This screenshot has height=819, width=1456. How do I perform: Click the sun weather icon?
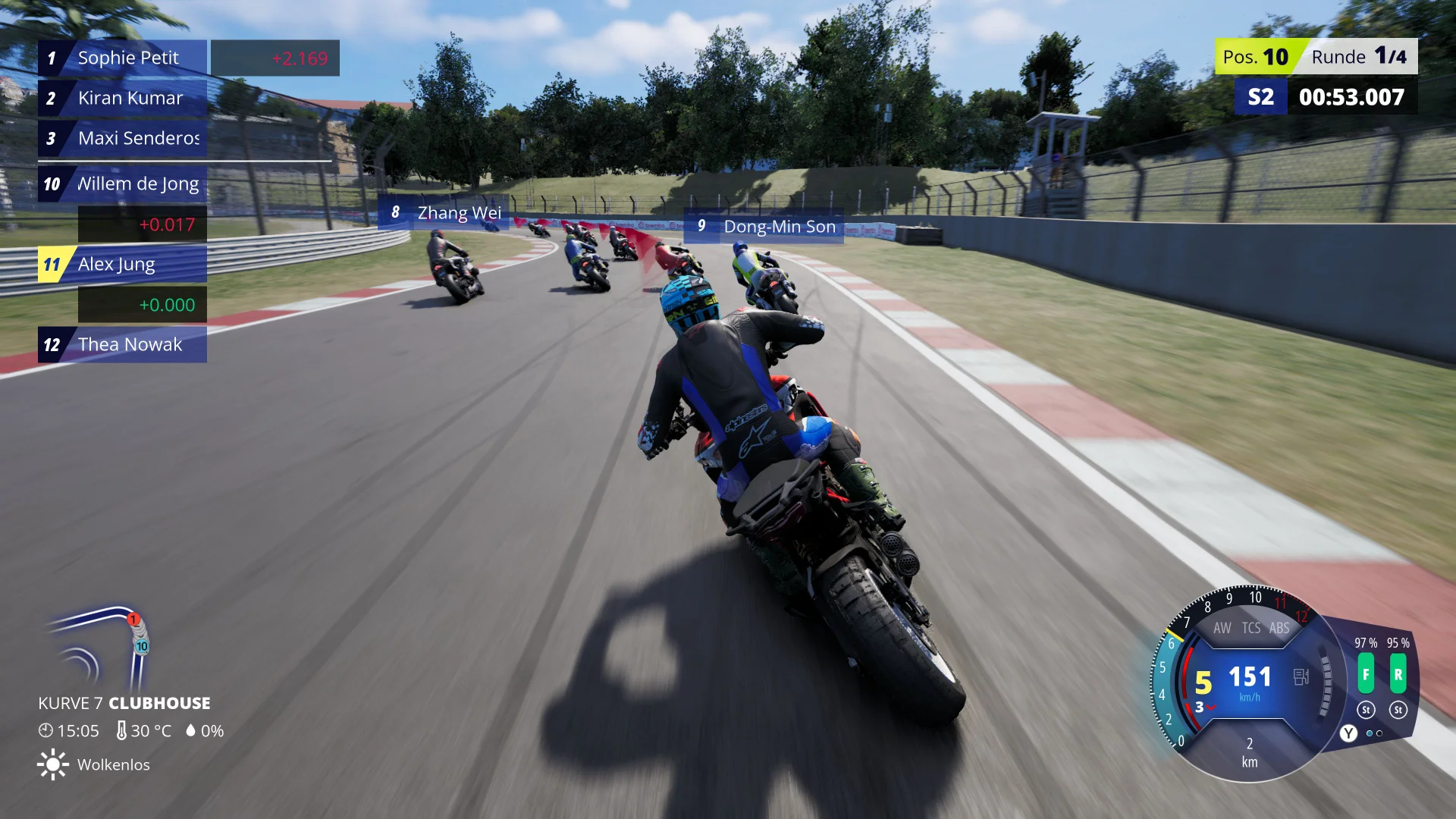click(x=52, y=764)
